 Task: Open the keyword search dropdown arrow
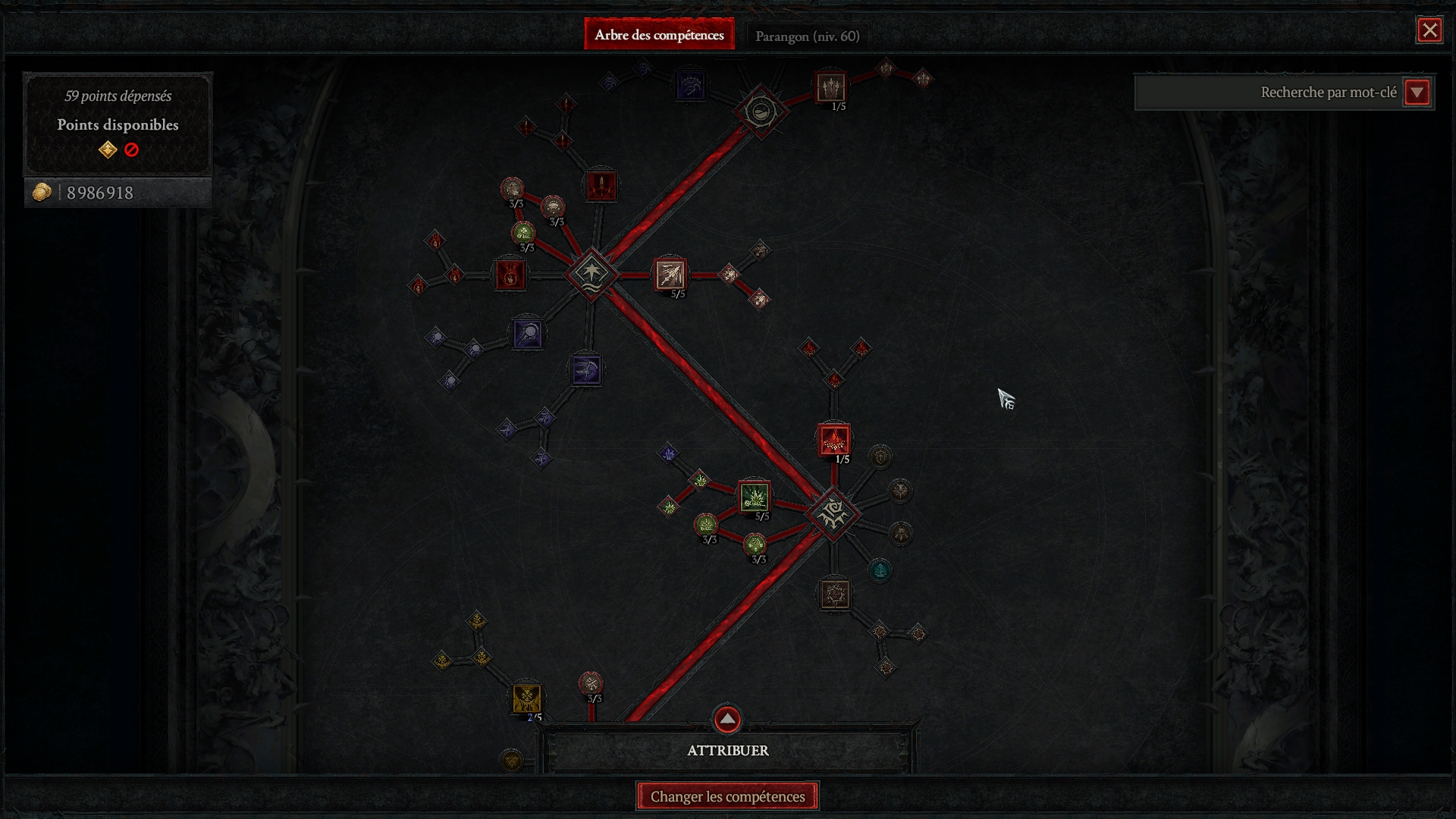pos(1417,93)
